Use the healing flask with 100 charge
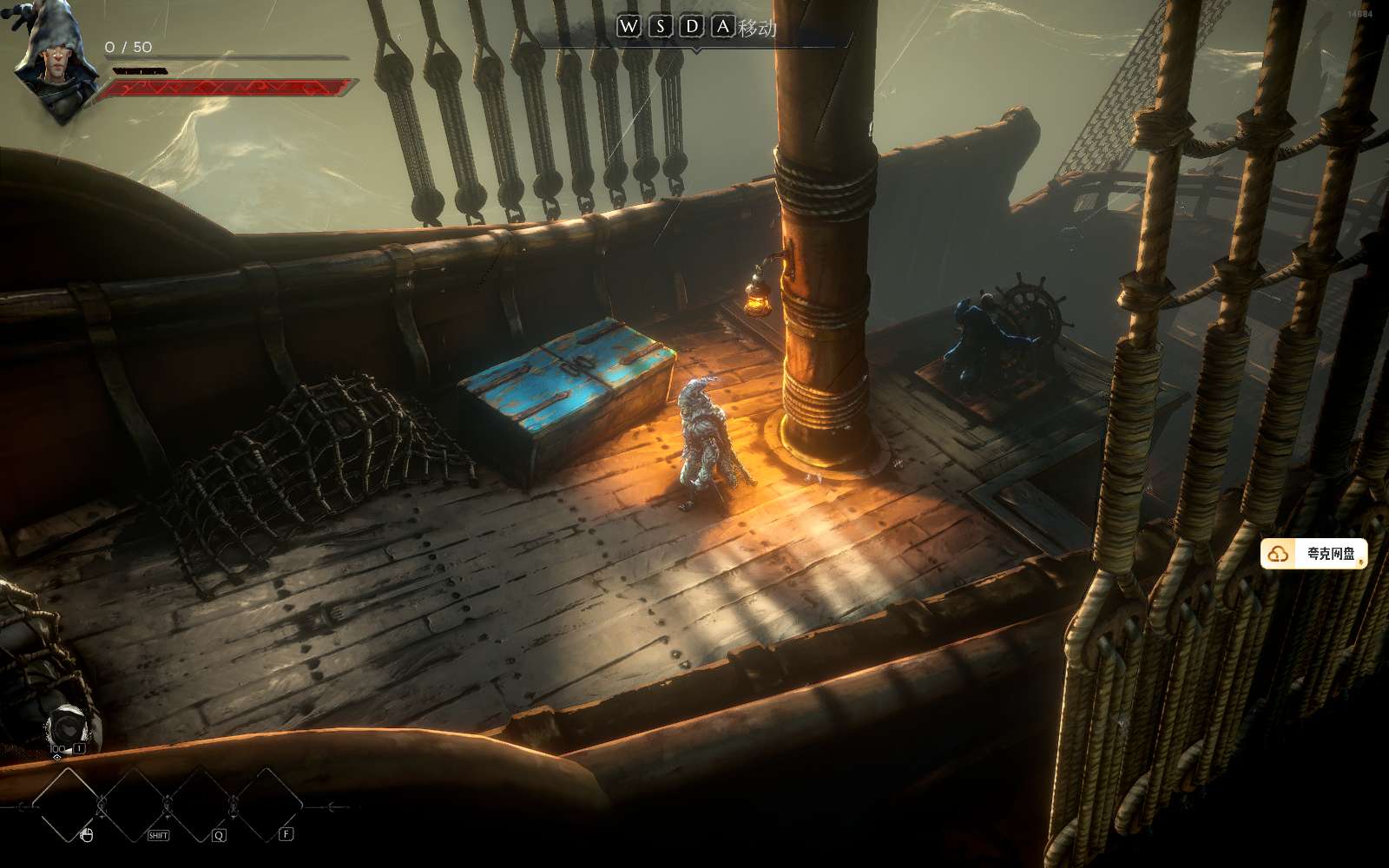Image resolution: width=1389 pixels, height=868 pixels. 66,726
